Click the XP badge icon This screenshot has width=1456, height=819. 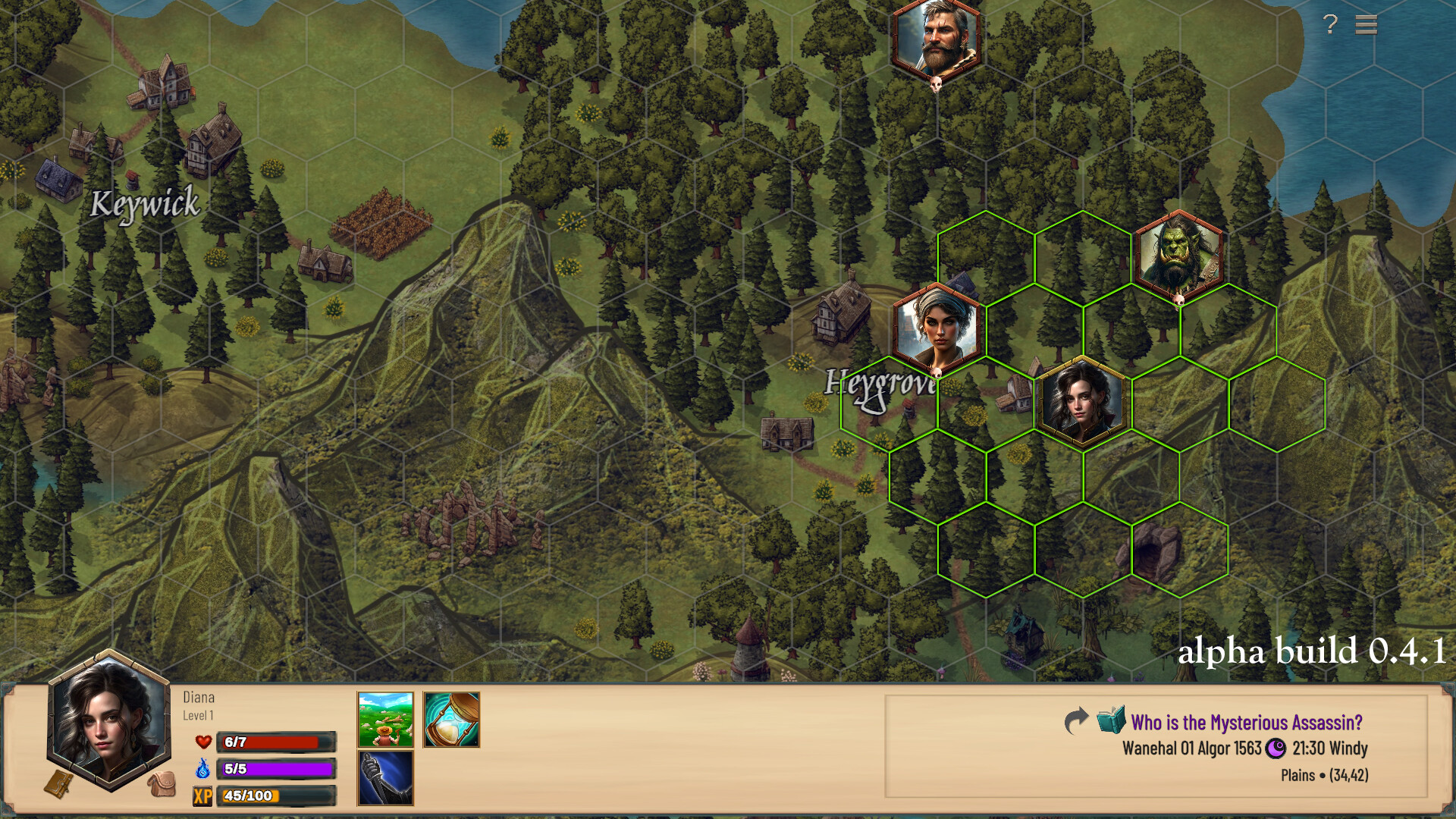click(x=202, y=795)
